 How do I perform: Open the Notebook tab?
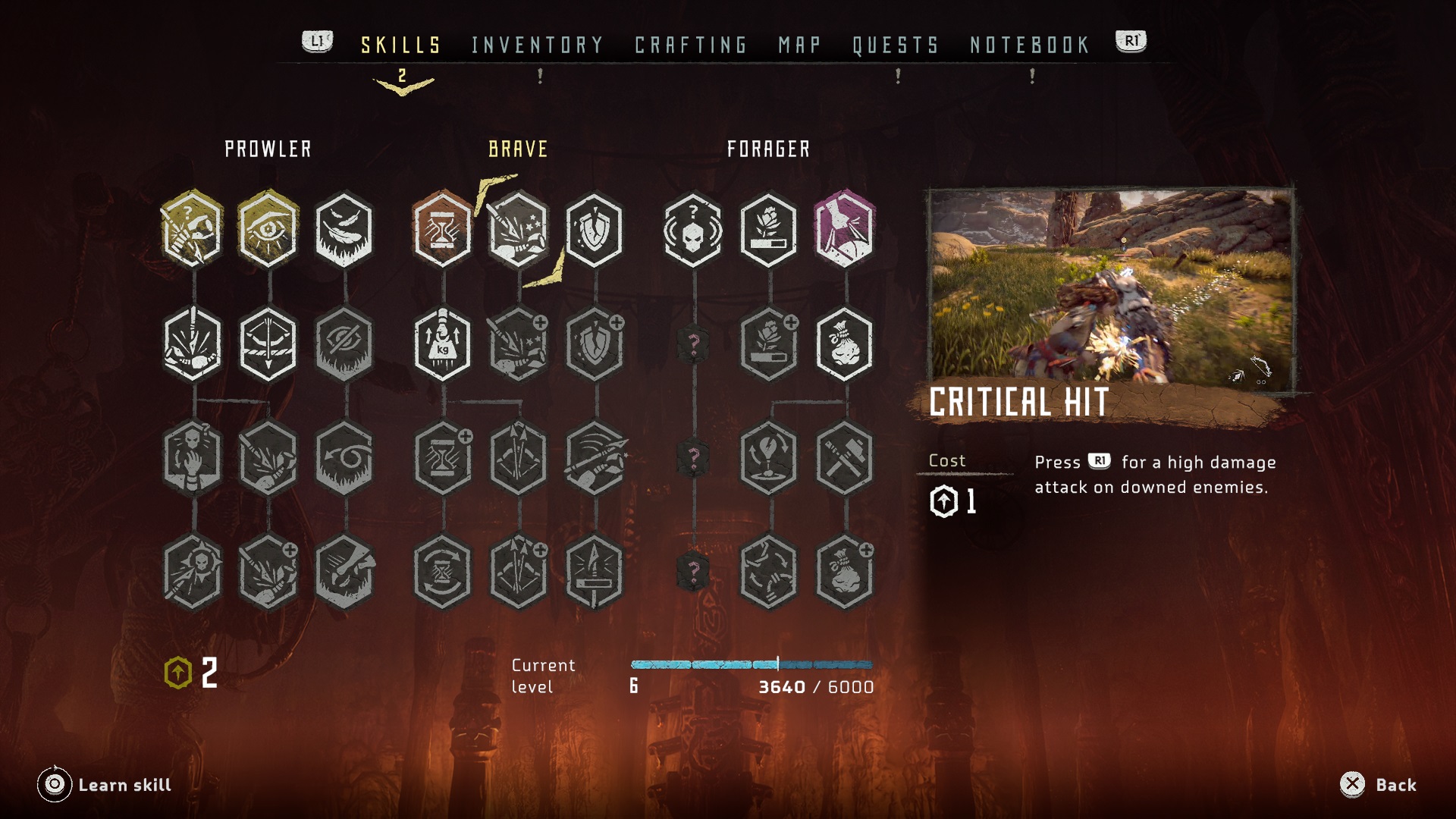1030,45
